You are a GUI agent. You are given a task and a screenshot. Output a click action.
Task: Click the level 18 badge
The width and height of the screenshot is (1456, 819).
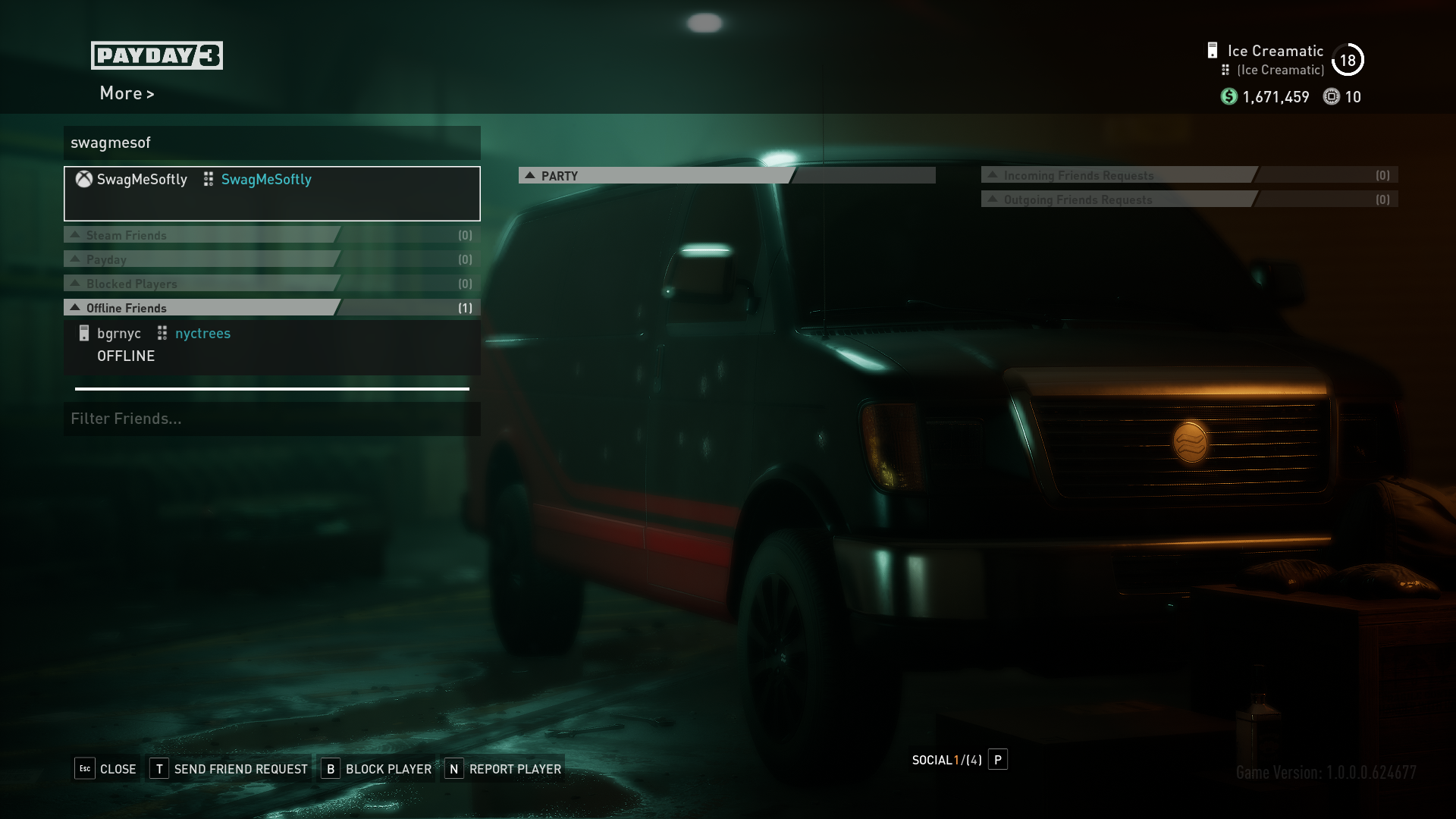tap(1348, 60)
